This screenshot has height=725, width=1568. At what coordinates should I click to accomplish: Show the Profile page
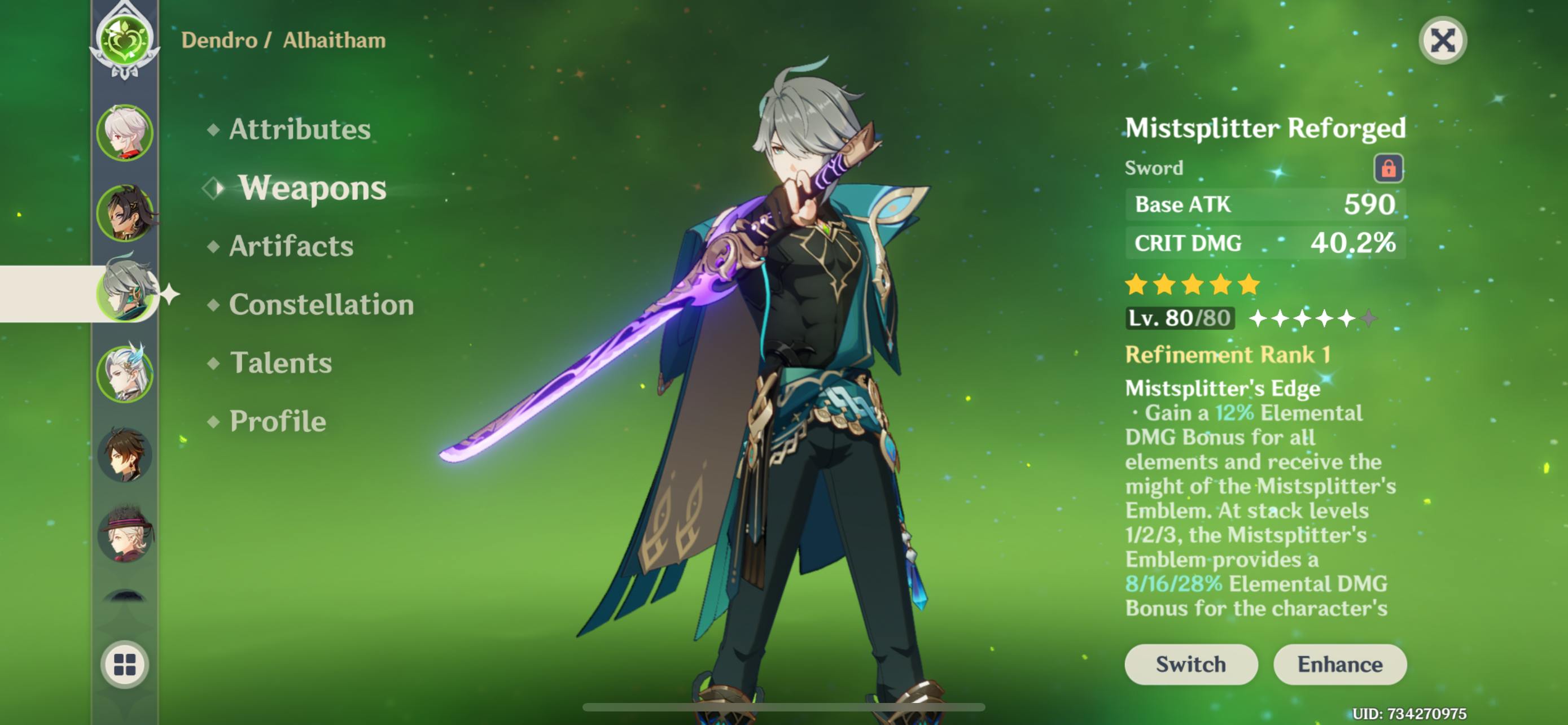[278, 421]
